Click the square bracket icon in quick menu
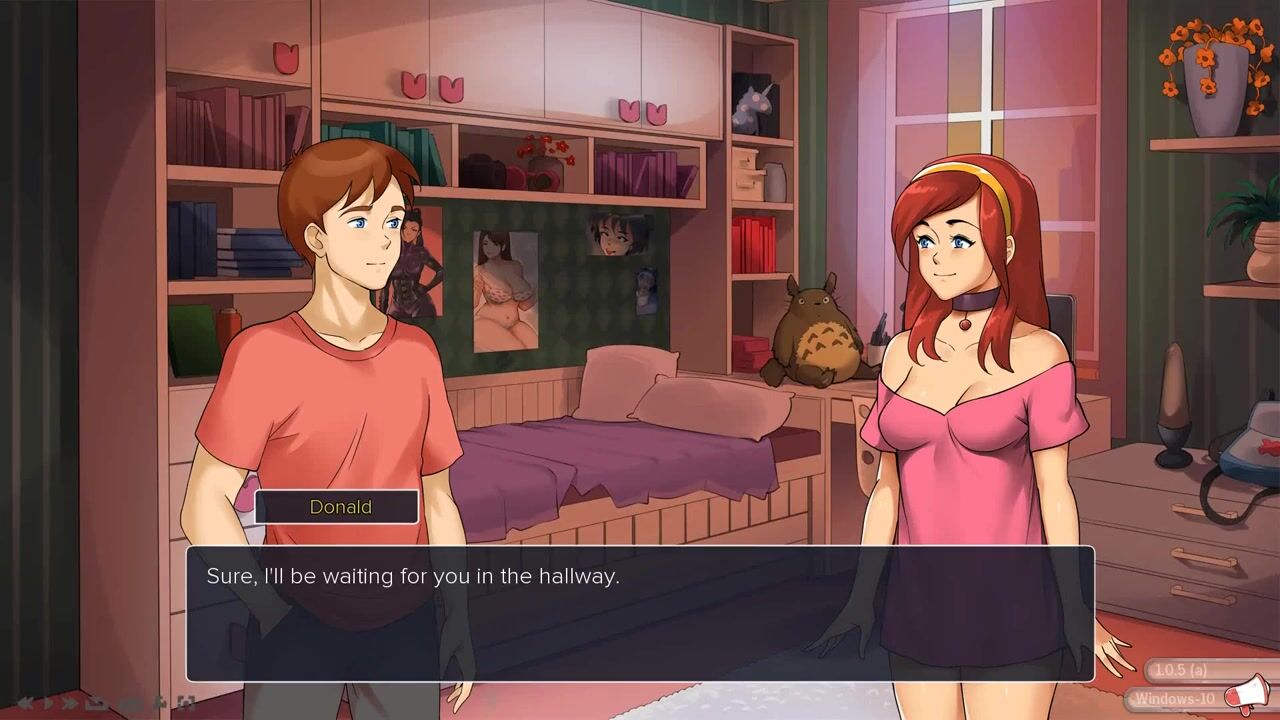The width and height of the screenshot is (1280, 720). (x=186, y=703)
